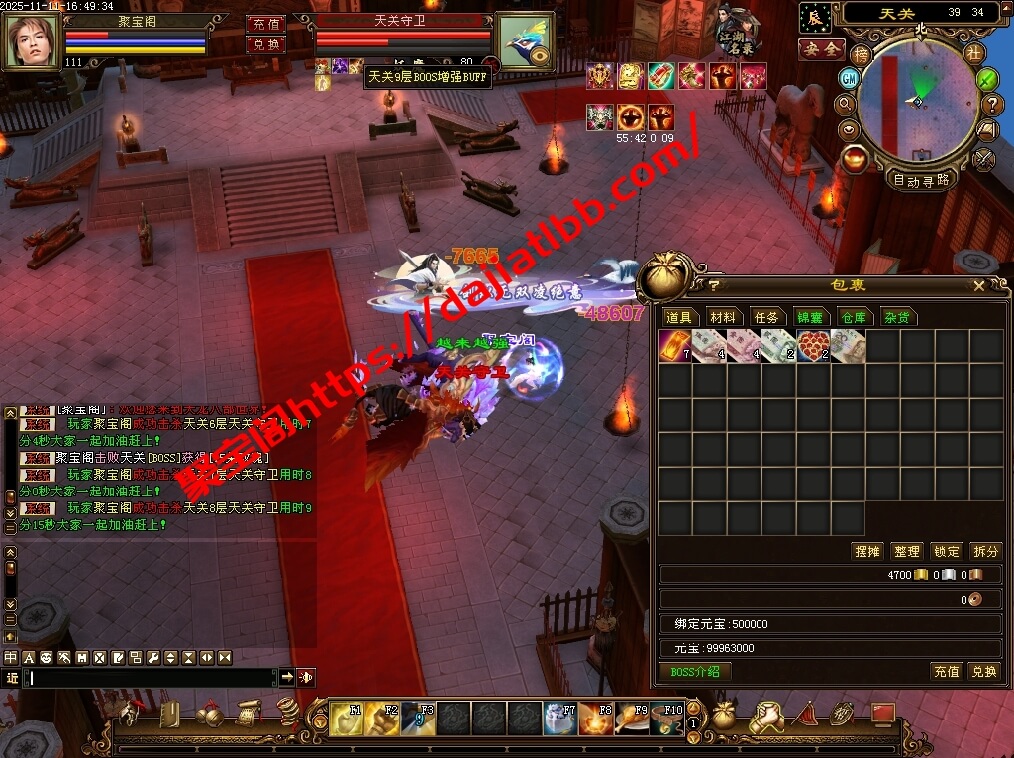Click the chat text input box

[x=150, y=678]
